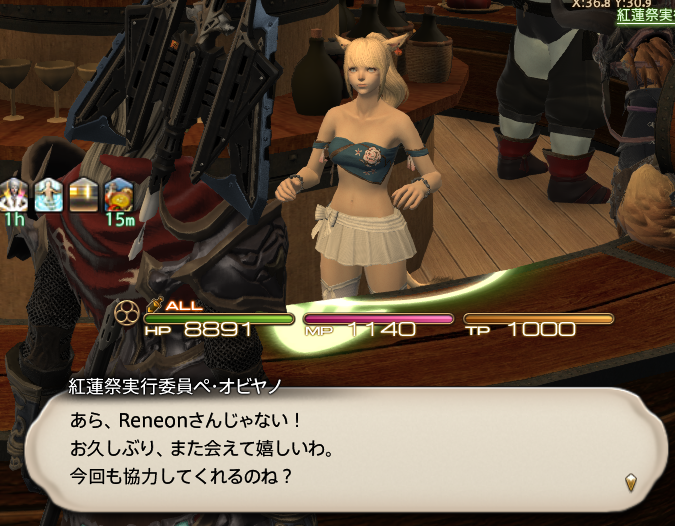This screenshot has width=675, height=526.
Task: Select the golden chest status icon
Action: [x=83, y=194]
